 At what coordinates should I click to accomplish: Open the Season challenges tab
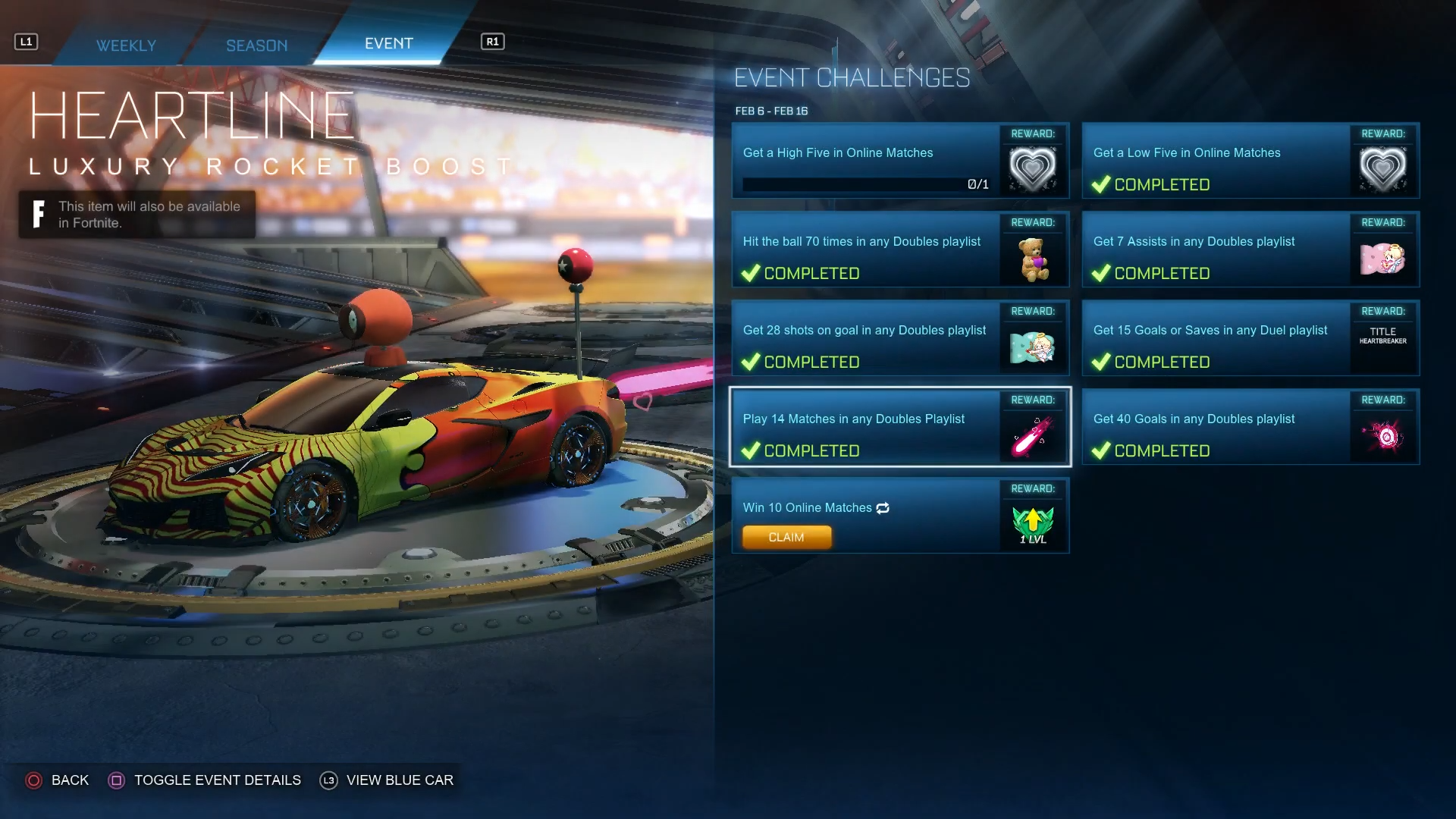[256, 45]
